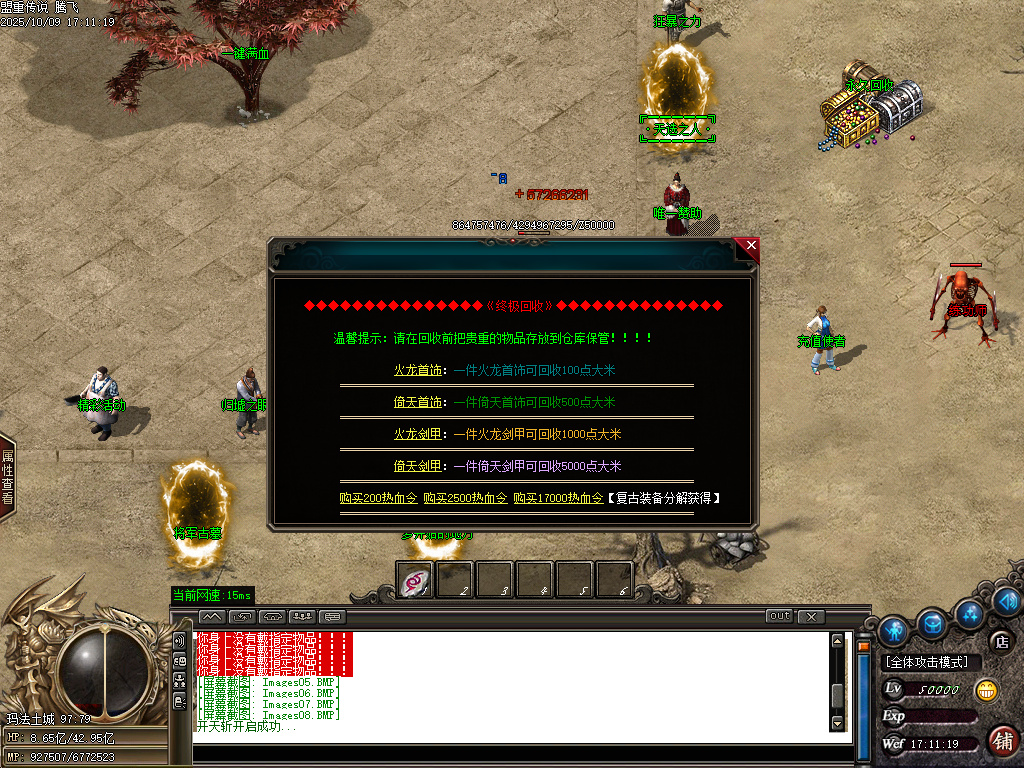Open the 属性查看 side tab
Screen dimensions: 1024x768
[7, 476]
